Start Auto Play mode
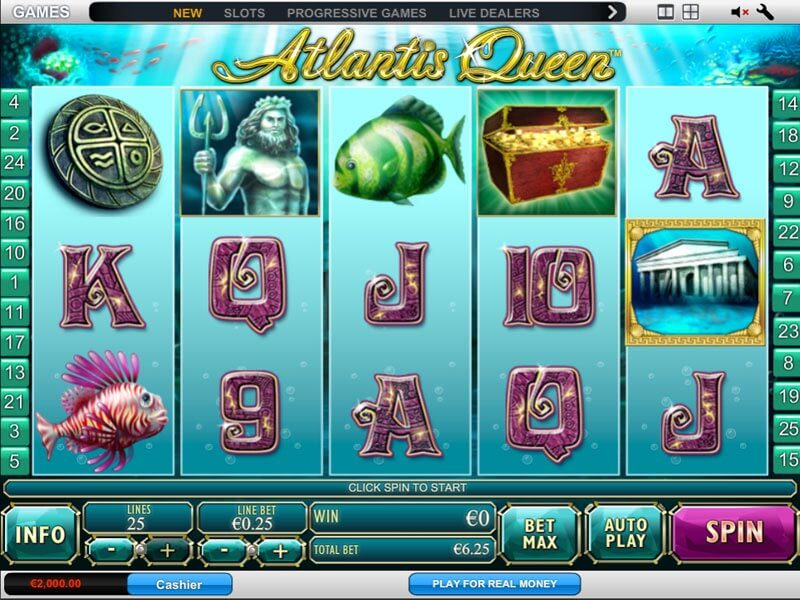The width and height of the screenshot is (800, 600). (x=625, y=534)
